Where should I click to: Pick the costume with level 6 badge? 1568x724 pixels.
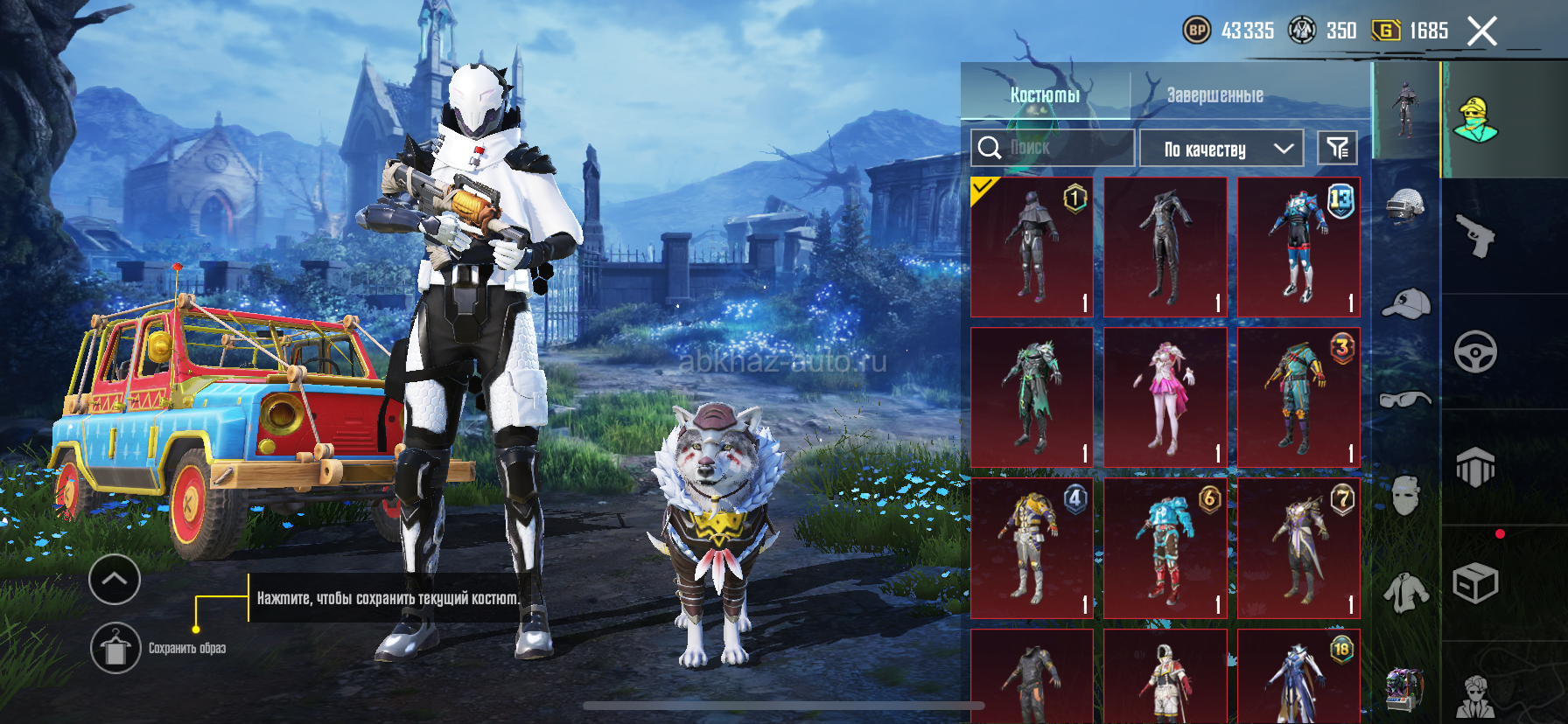click(1165, 547)
